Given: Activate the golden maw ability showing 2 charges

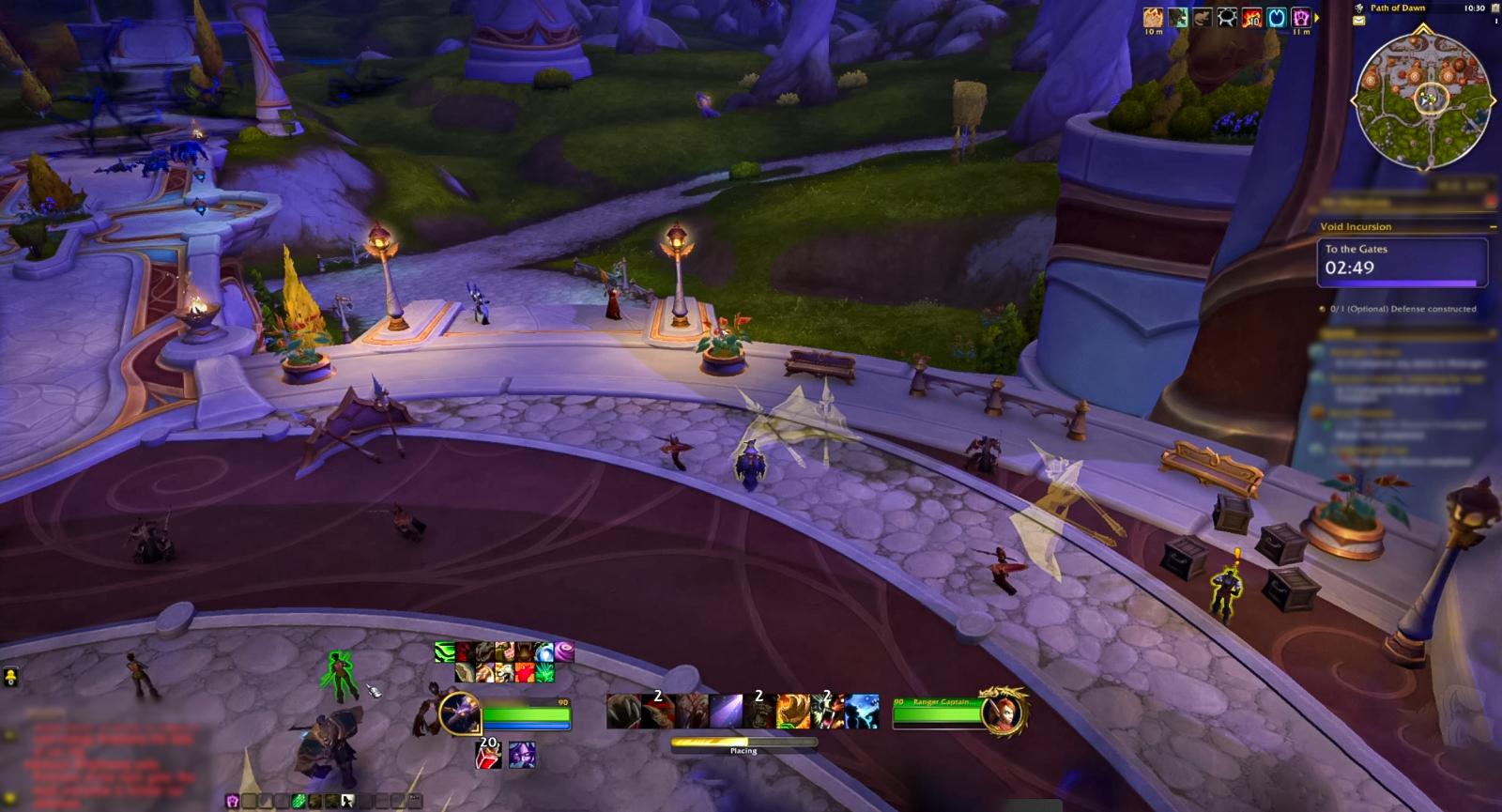Looking at the screenshot, I should [791, 710].
